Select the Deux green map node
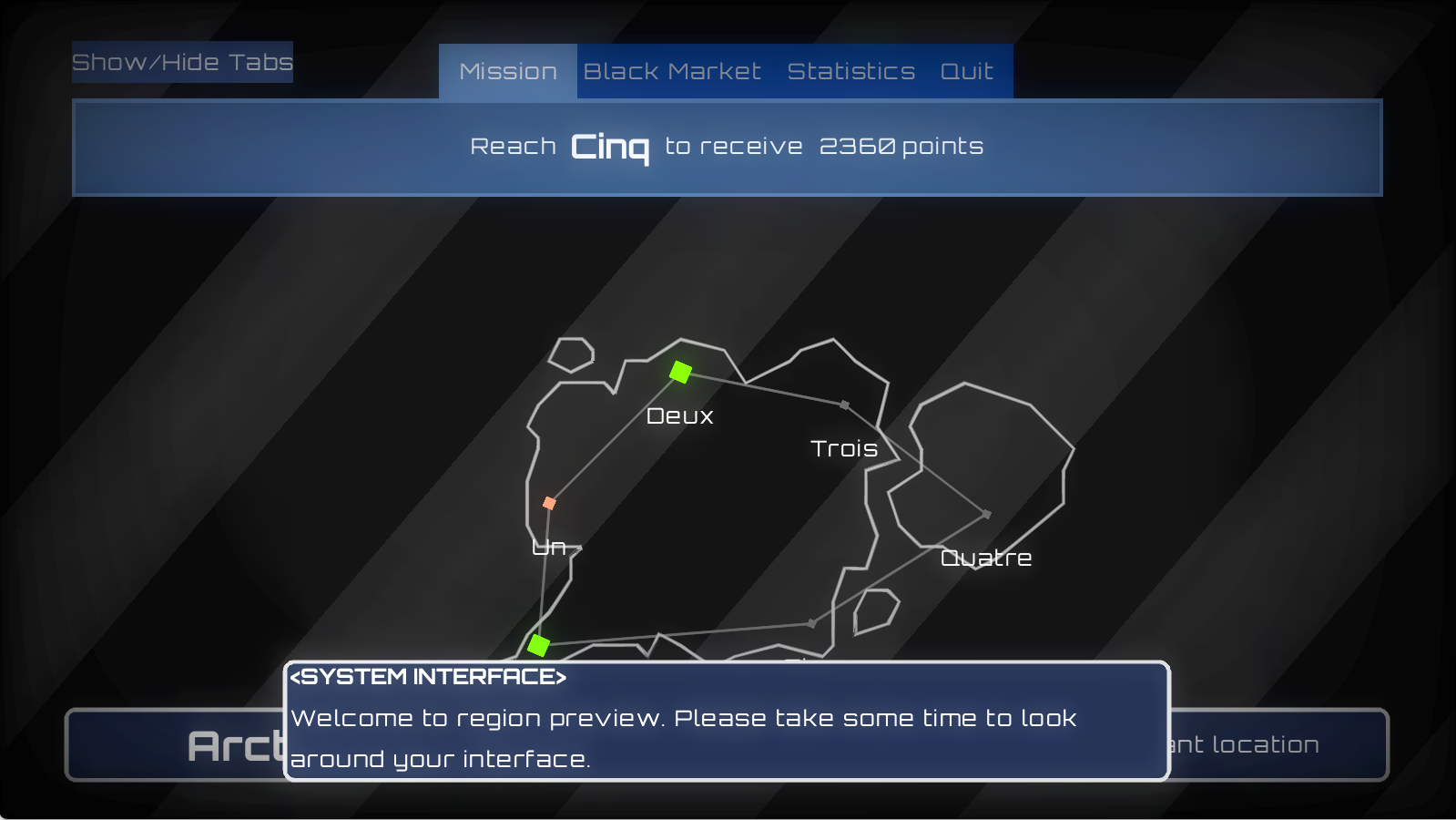The width and height of the screenshot is (1456, 820). pyautogui.click(x=680, y=372)
